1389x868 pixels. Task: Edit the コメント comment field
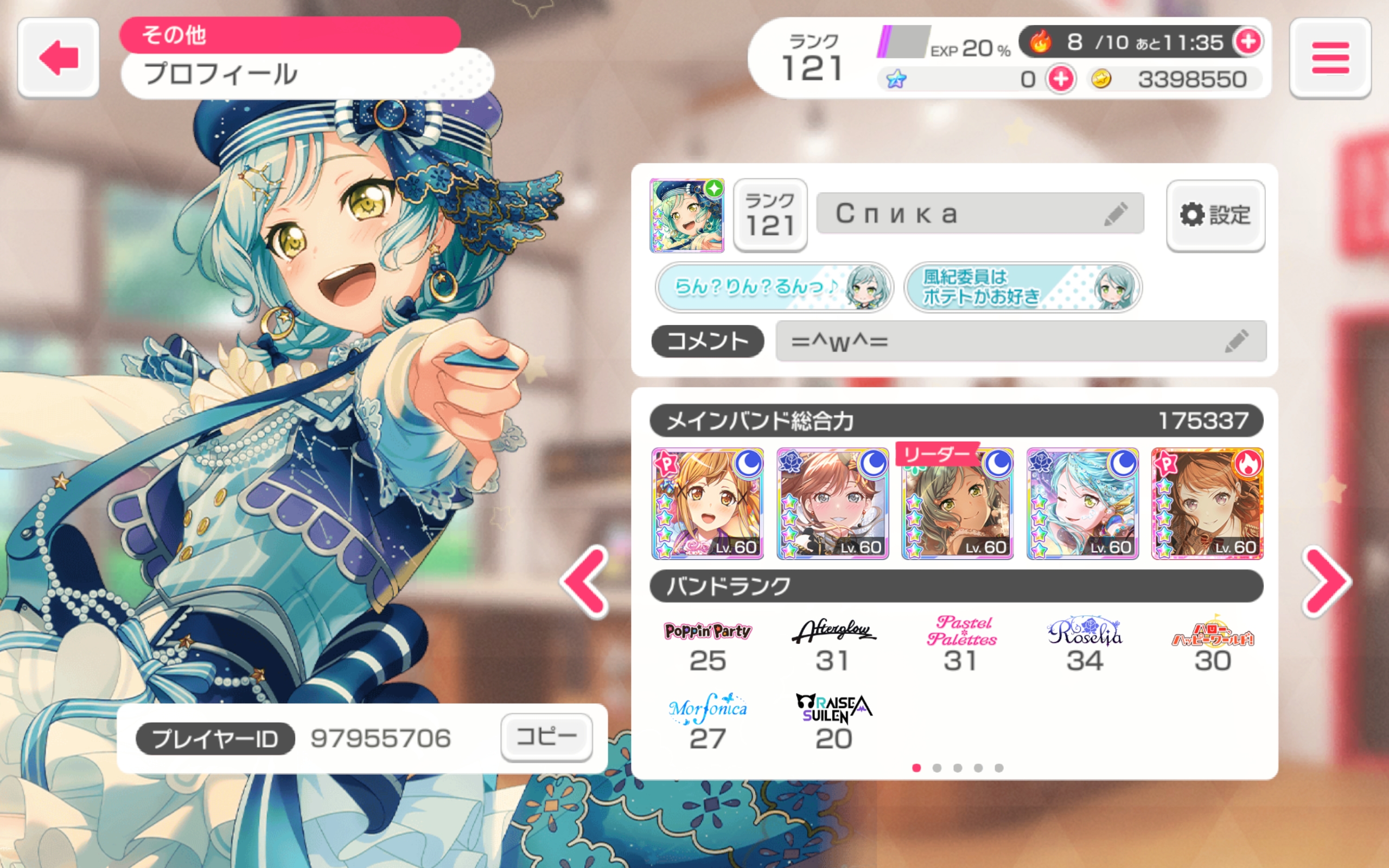(x=1020, y=341)
